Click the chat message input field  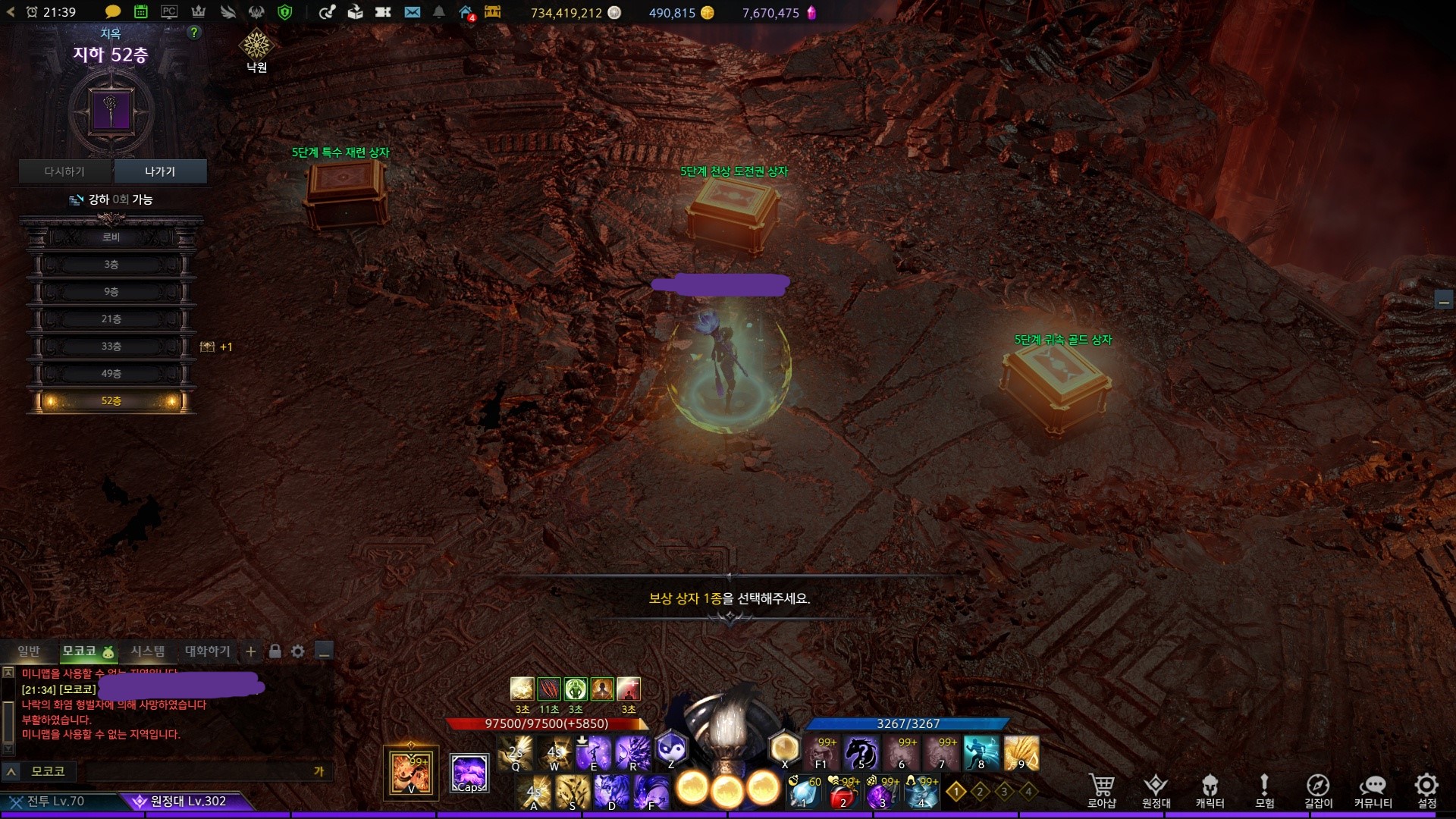point(197,771)
